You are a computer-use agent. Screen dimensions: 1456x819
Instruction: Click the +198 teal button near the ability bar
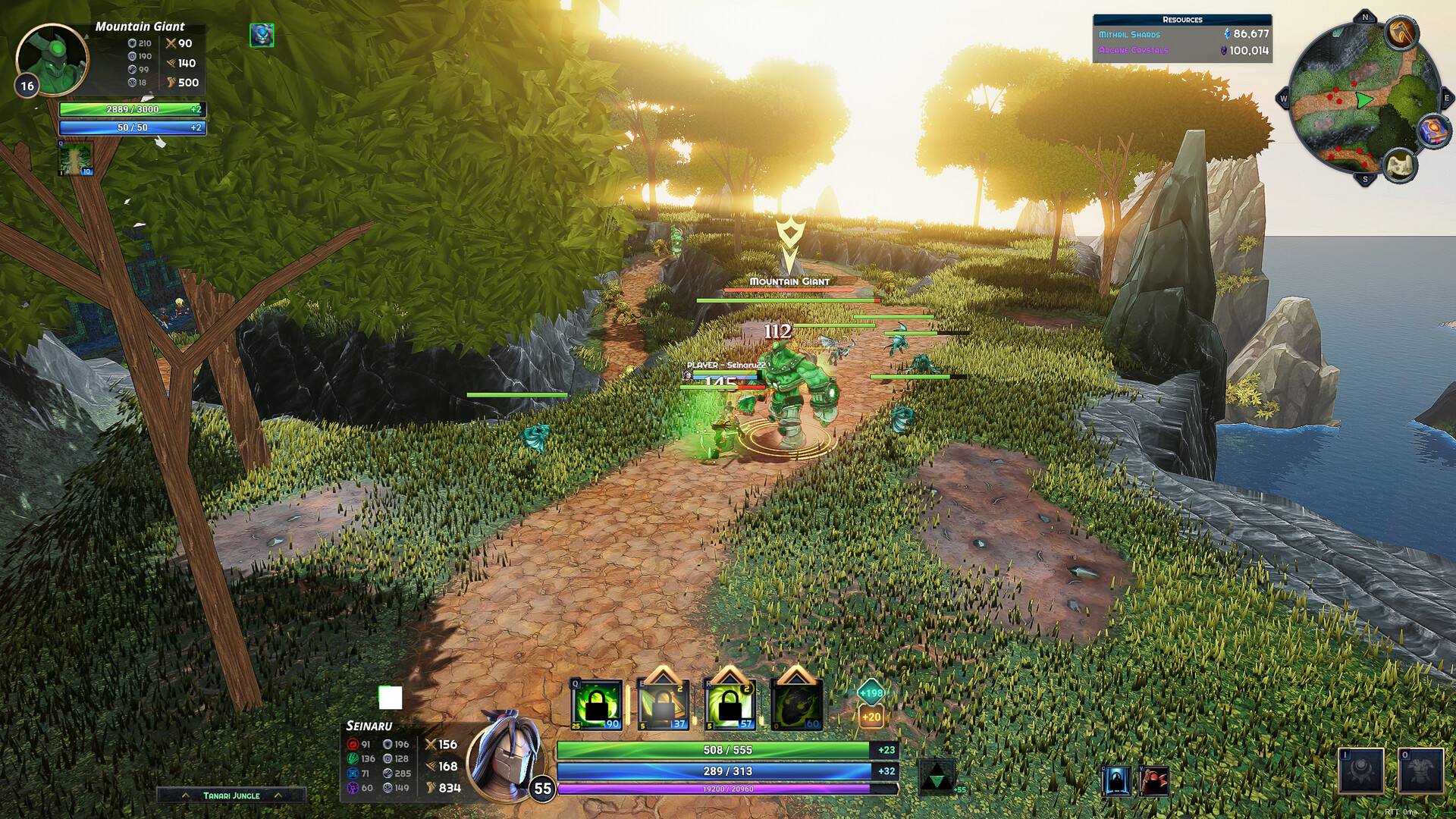tap(871, 692)
